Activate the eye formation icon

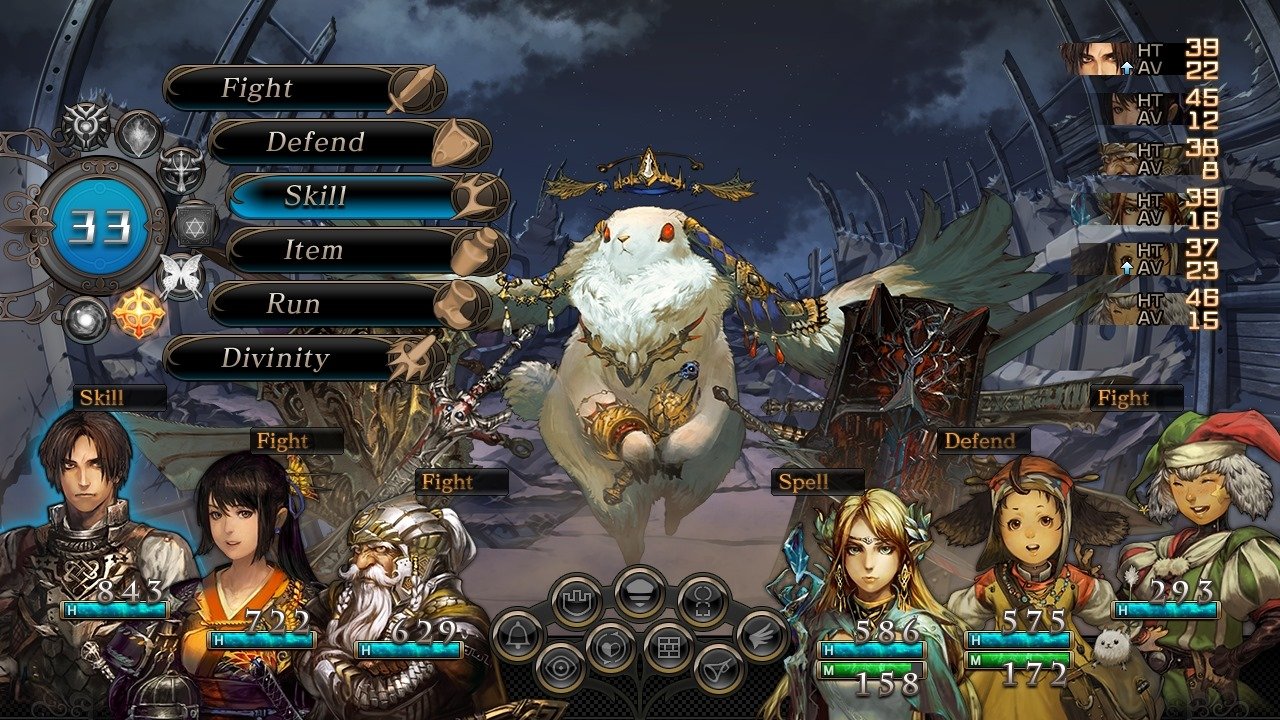560,668
